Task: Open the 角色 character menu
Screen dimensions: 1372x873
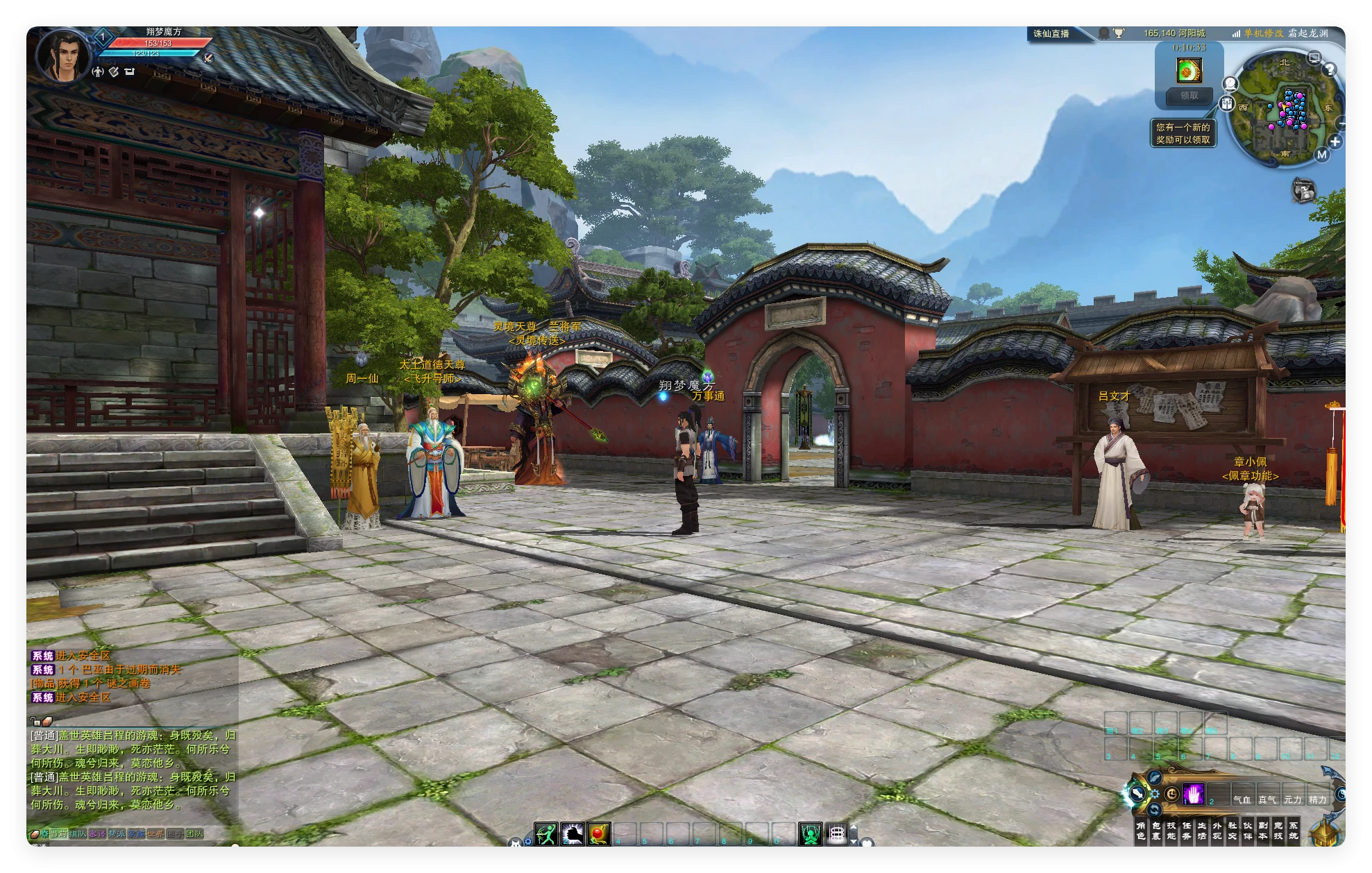Action: click(x=1141, y=831)
